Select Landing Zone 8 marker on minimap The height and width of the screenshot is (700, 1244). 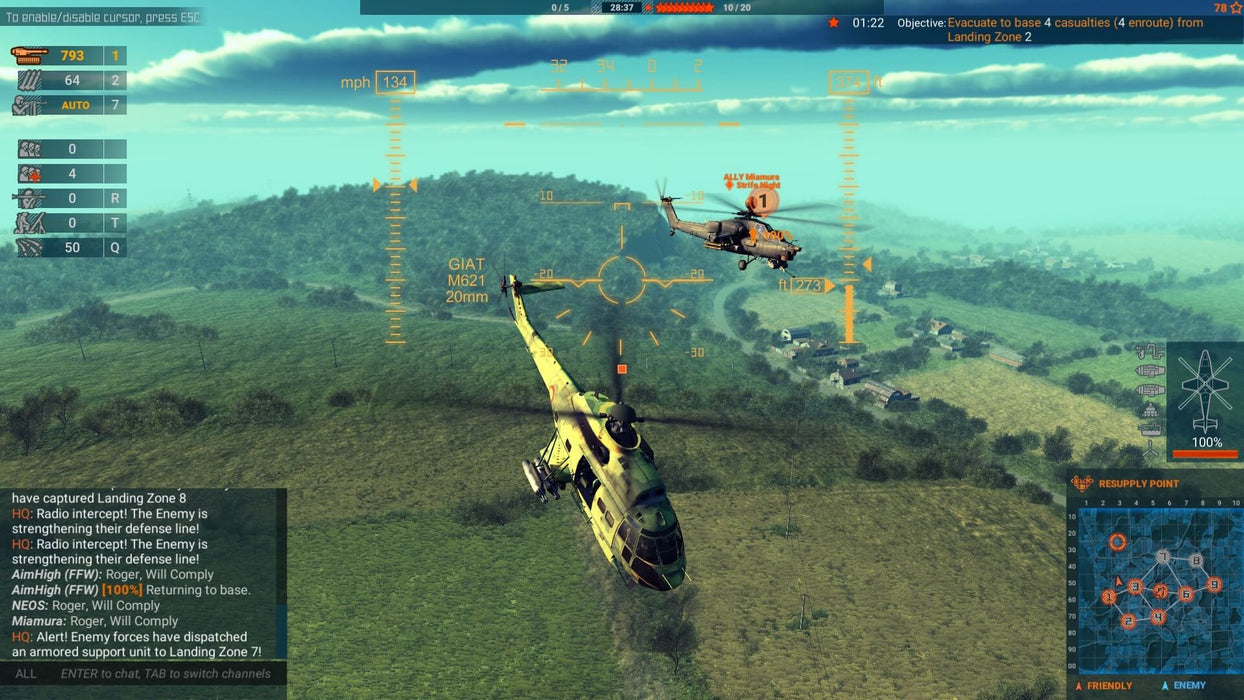coord(1196,561)
